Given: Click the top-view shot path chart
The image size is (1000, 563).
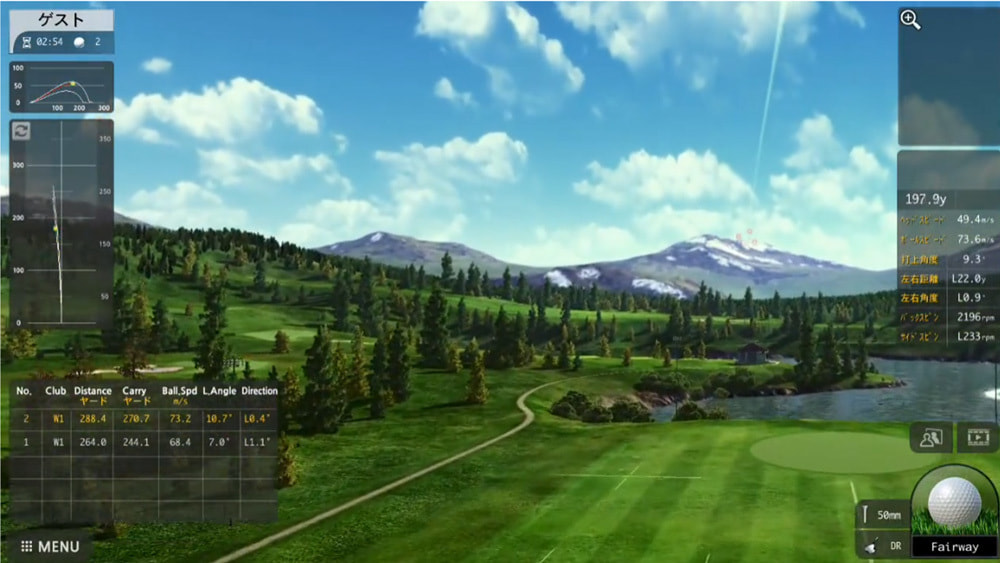Looking at the screenshot, I should pos(62,225).
